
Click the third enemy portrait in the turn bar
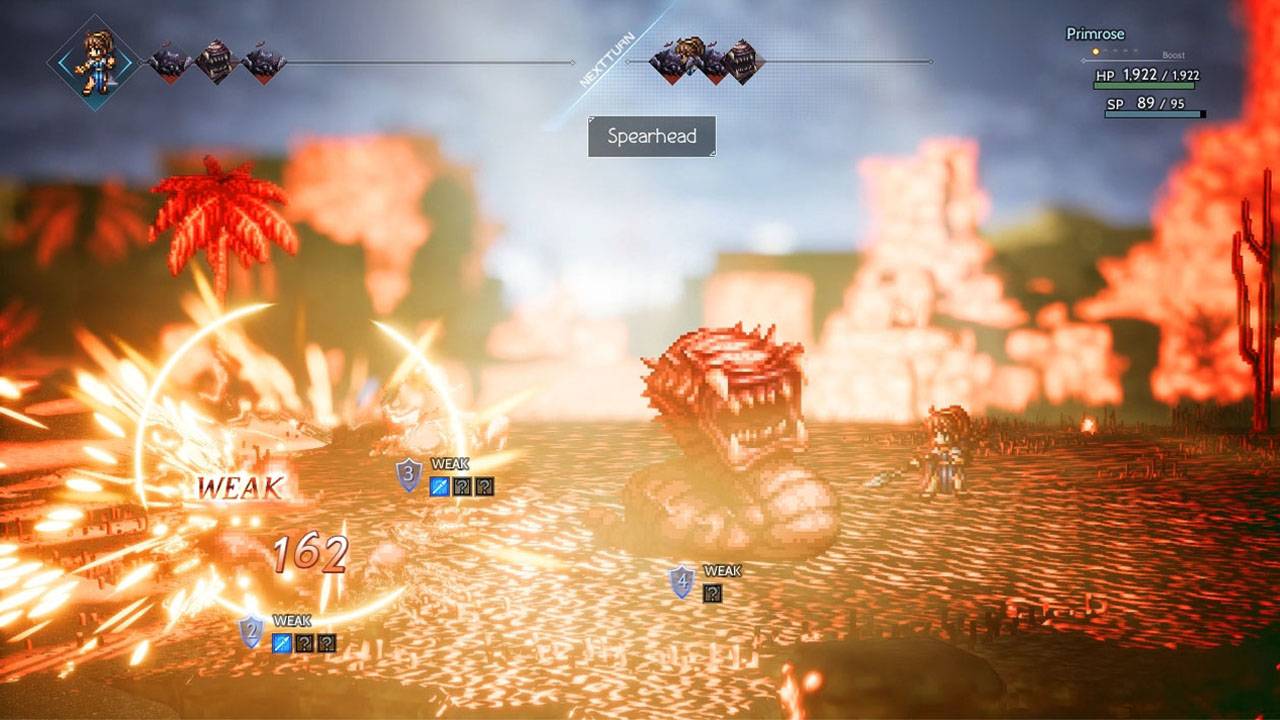point(262,60)
